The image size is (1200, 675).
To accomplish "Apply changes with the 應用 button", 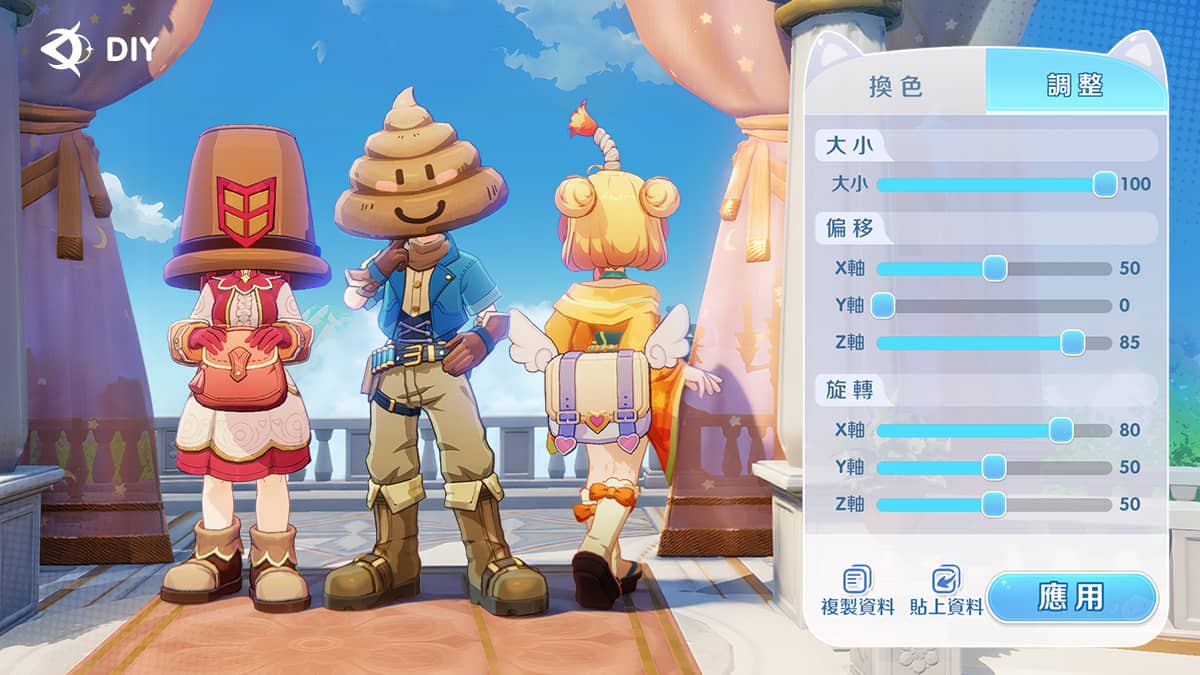I will (1072, 598).
